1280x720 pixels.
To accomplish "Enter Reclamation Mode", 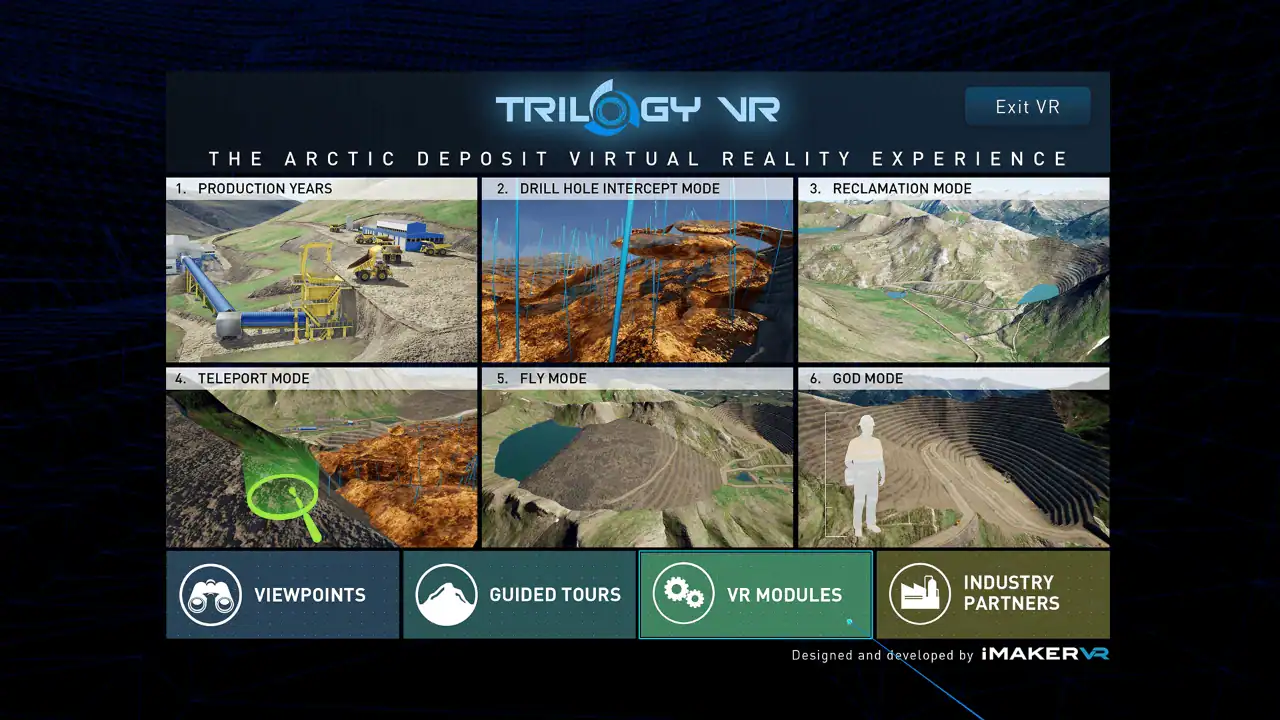I will pos(953,272).
